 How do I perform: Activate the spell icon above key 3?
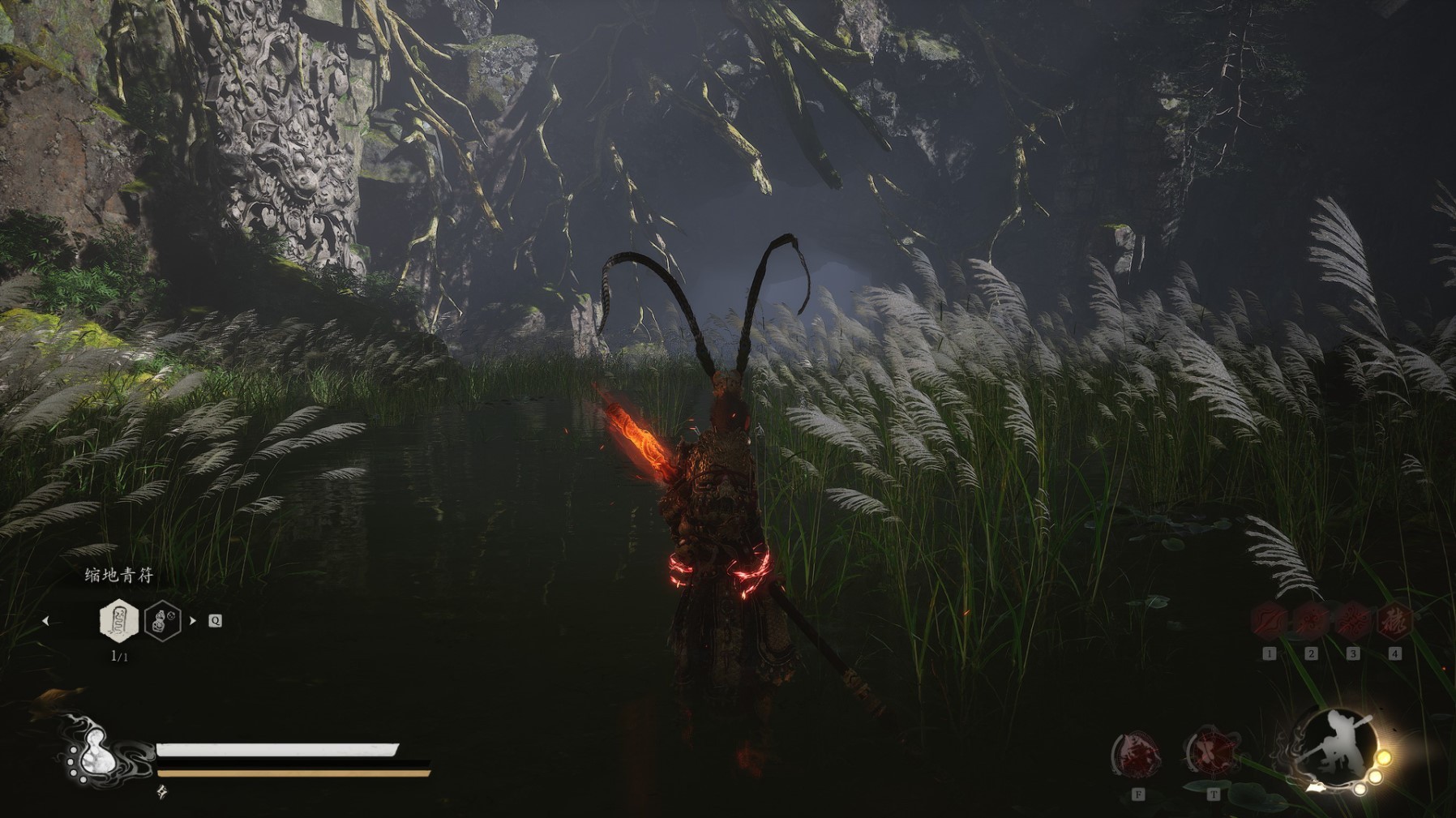point(1352,623)
